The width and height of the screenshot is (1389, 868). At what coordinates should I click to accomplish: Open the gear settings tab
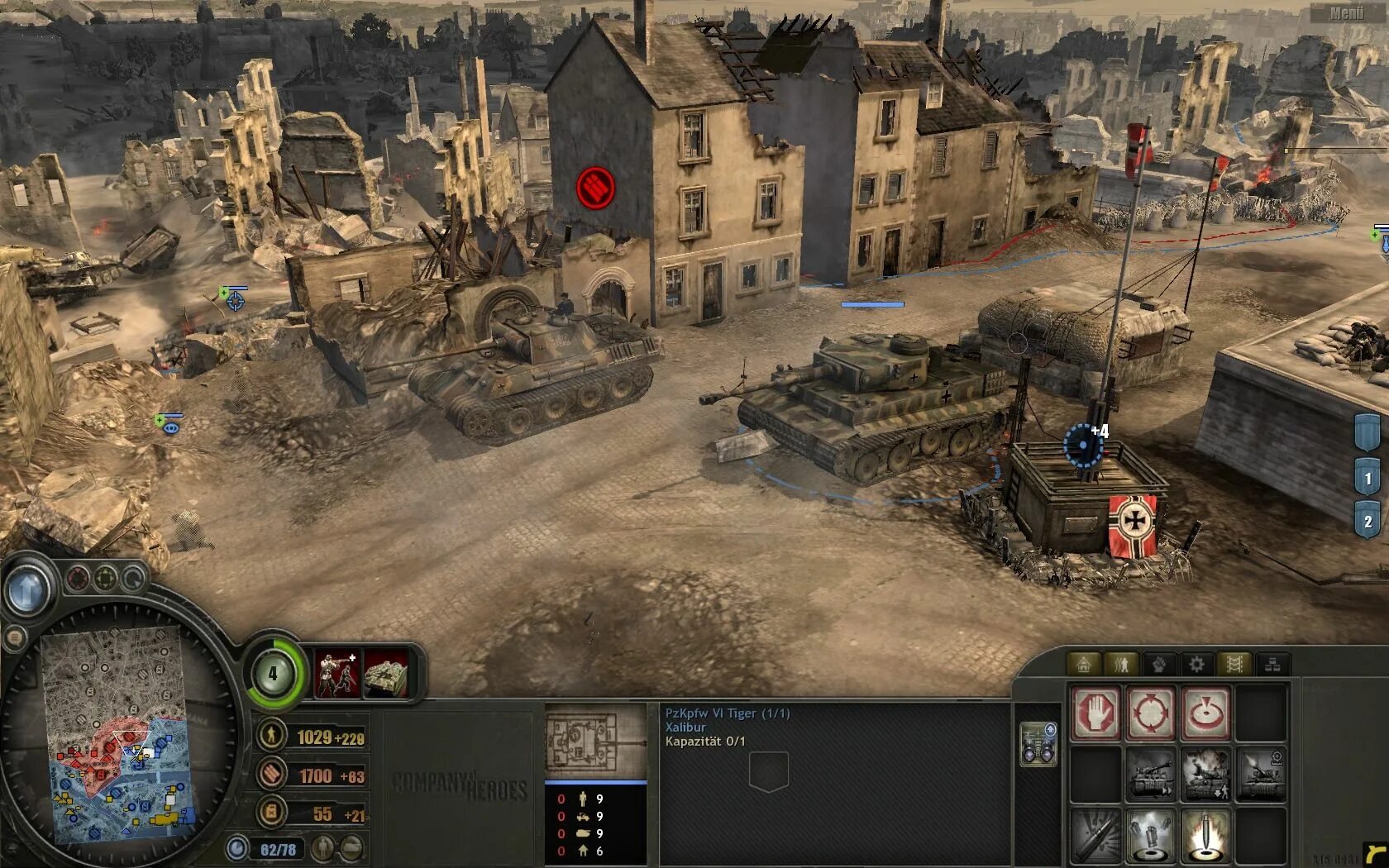(x=1196, y=664)
